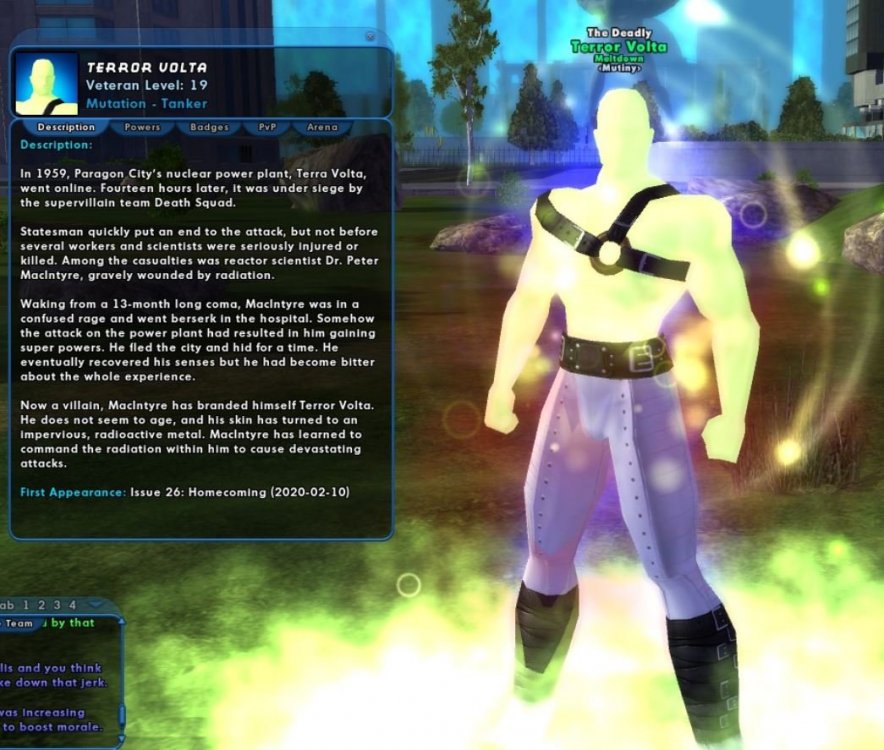This screenshot has height=750, width=884.
Task: Select the PvP tab
Action: tap(267, 128)
